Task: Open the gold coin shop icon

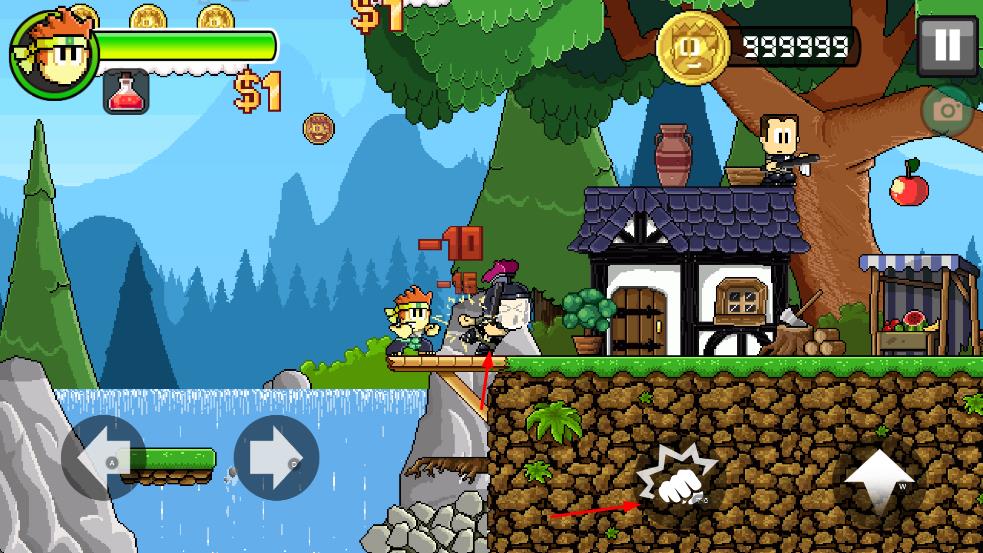Action: [x=691, y=46]
